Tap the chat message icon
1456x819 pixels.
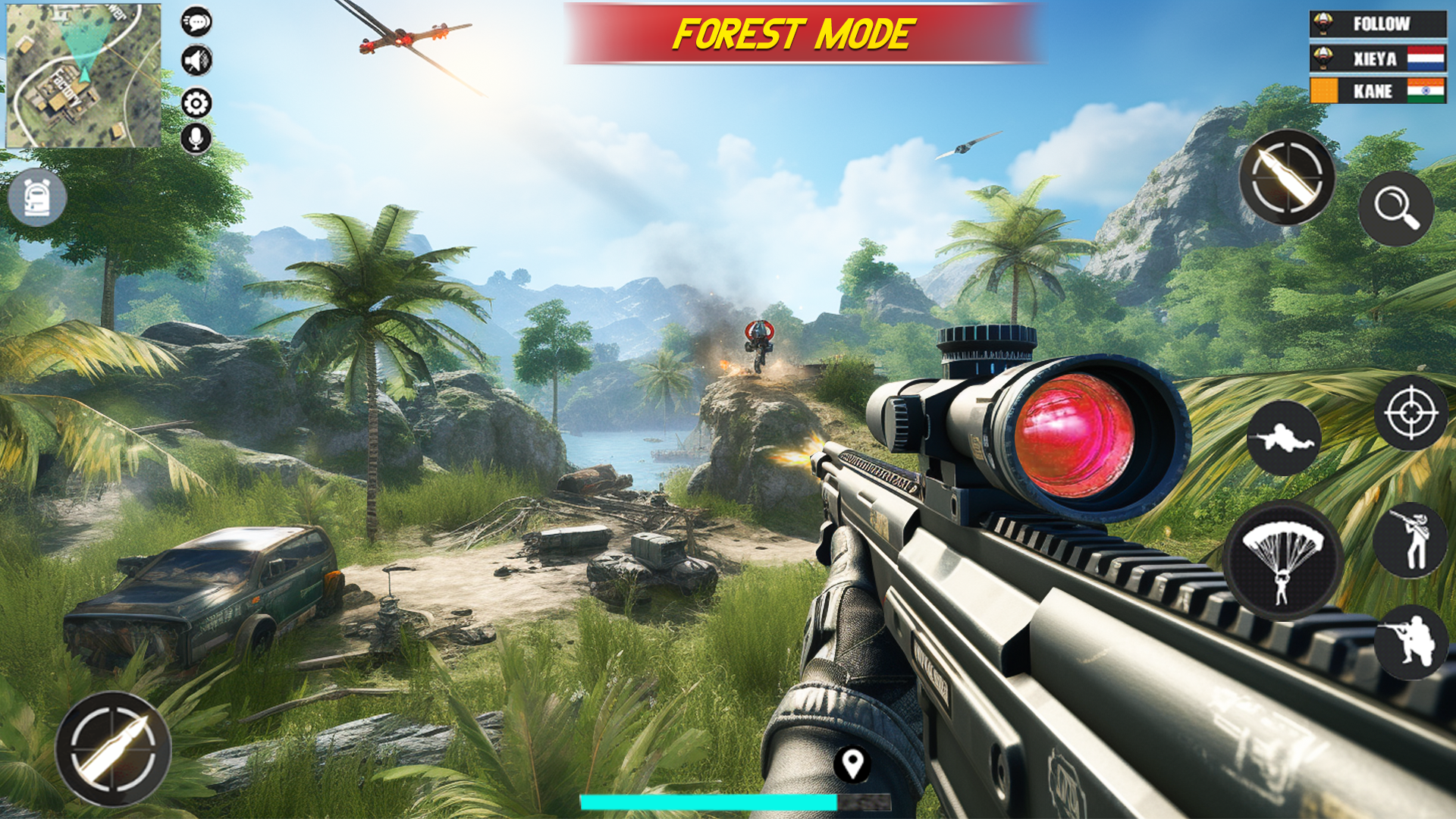point(196,23)
